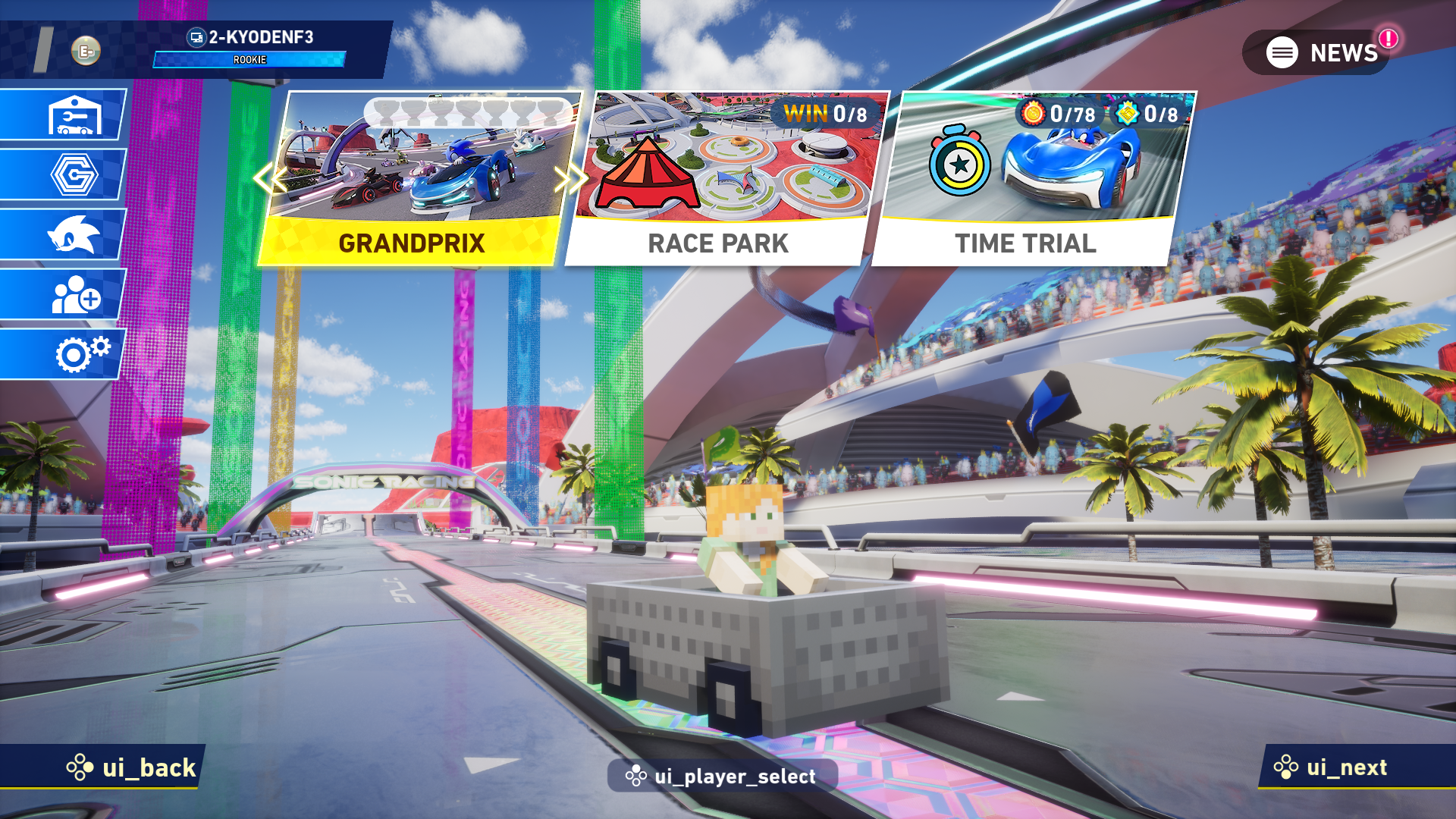Click the ui_next button

(1335, 767)
